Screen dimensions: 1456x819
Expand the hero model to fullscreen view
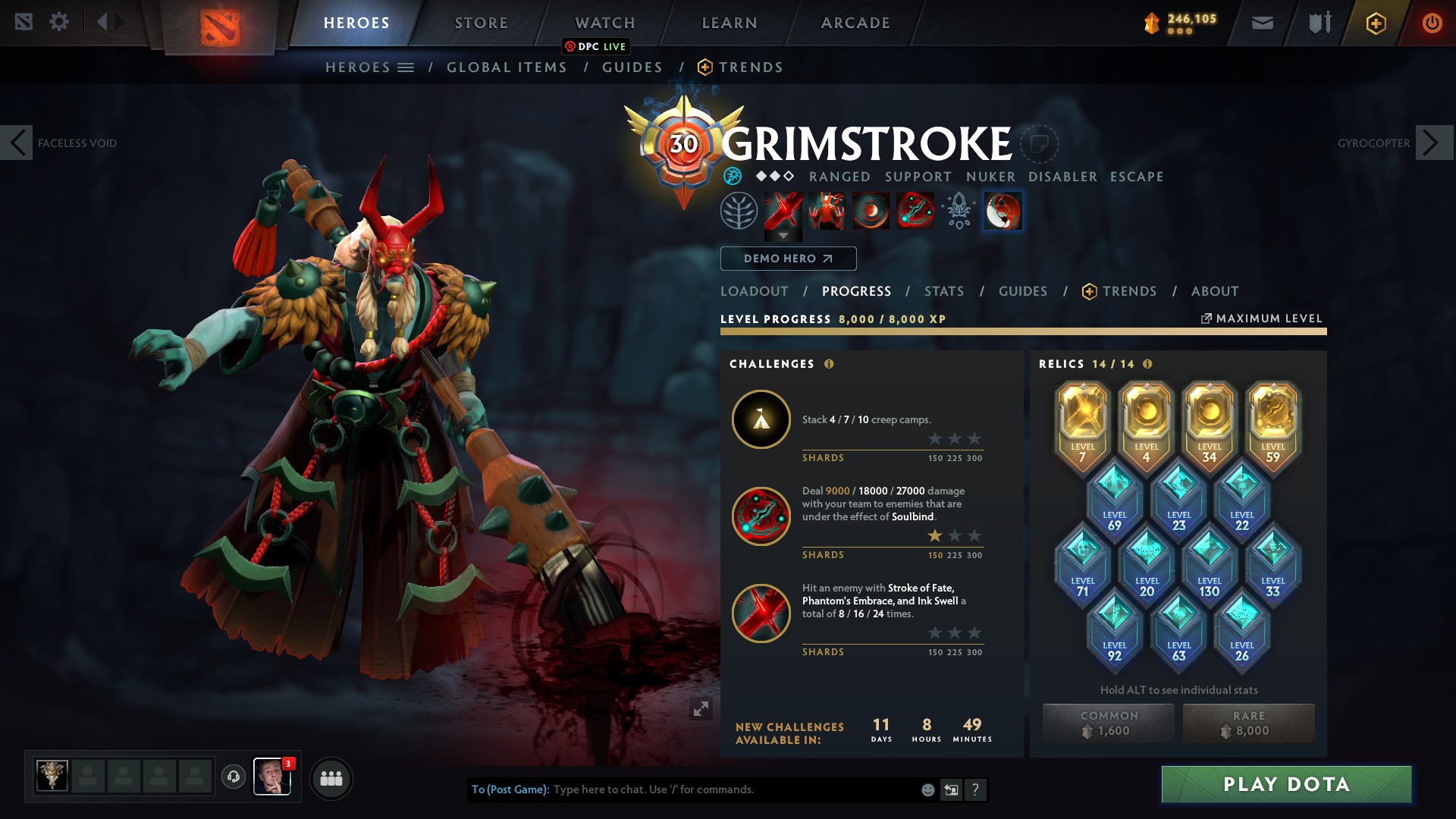click(x=701, y=708)
